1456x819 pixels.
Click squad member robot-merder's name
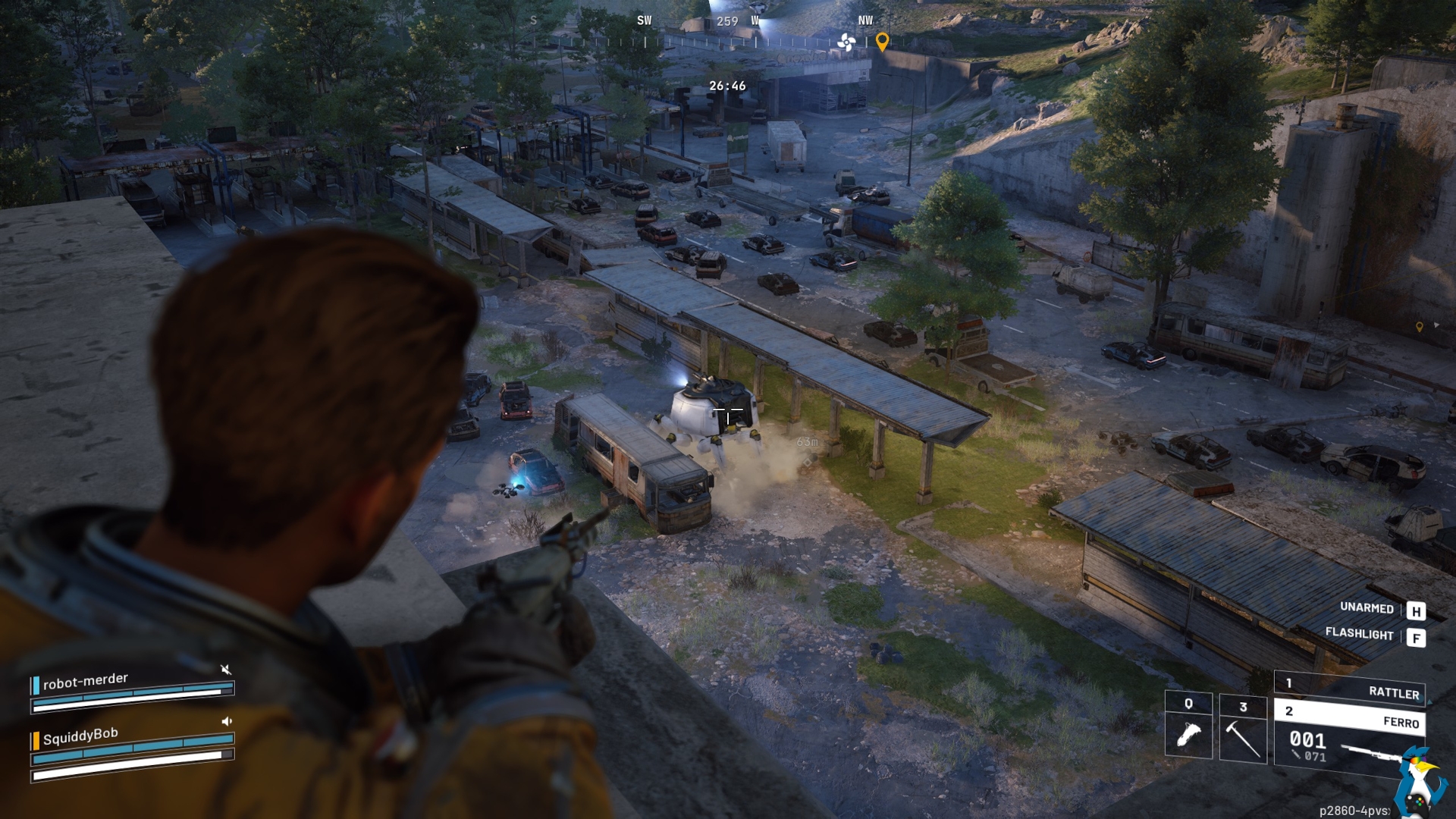tap(86, 680)
